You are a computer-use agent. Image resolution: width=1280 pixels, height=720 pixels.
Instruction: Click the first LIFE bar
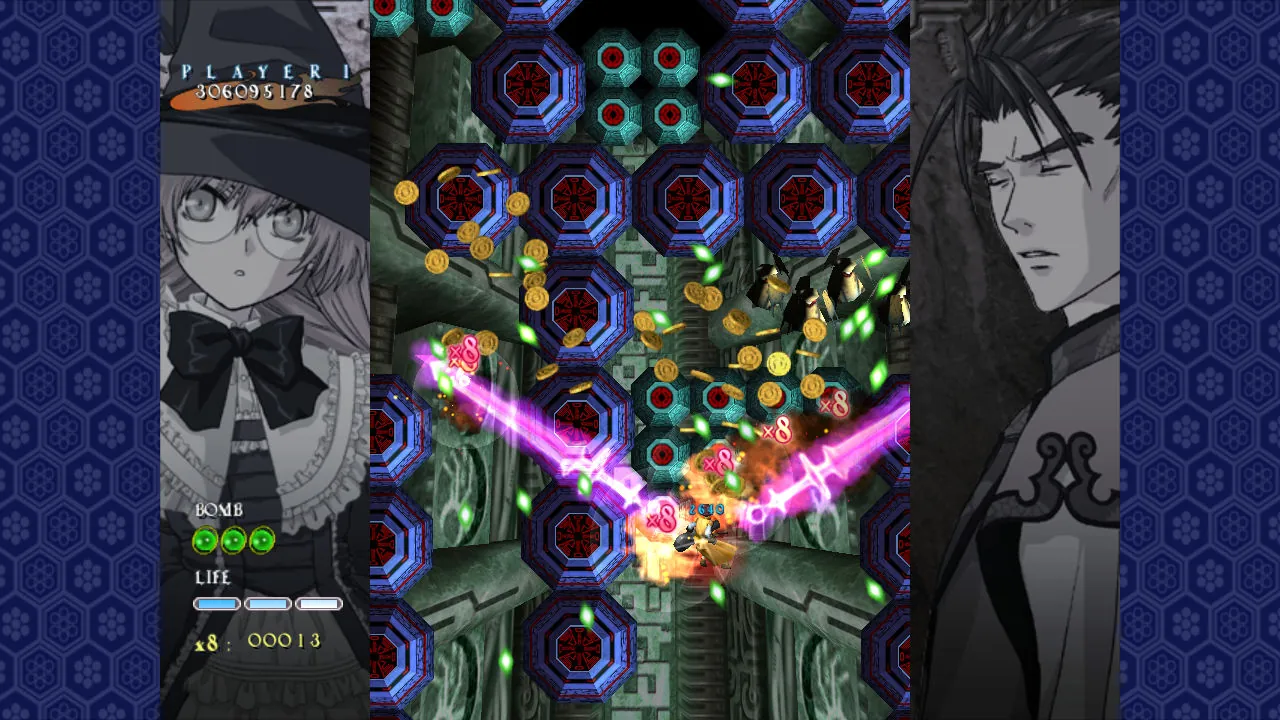click(218, 603)
